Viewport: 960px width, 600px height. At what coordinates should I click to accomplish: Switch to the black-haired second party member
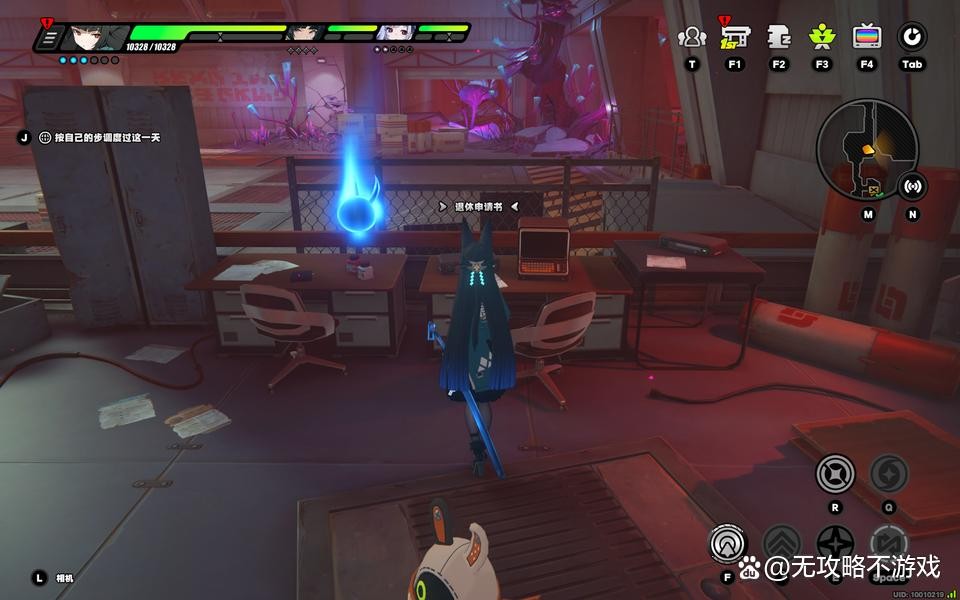point(302,33)
